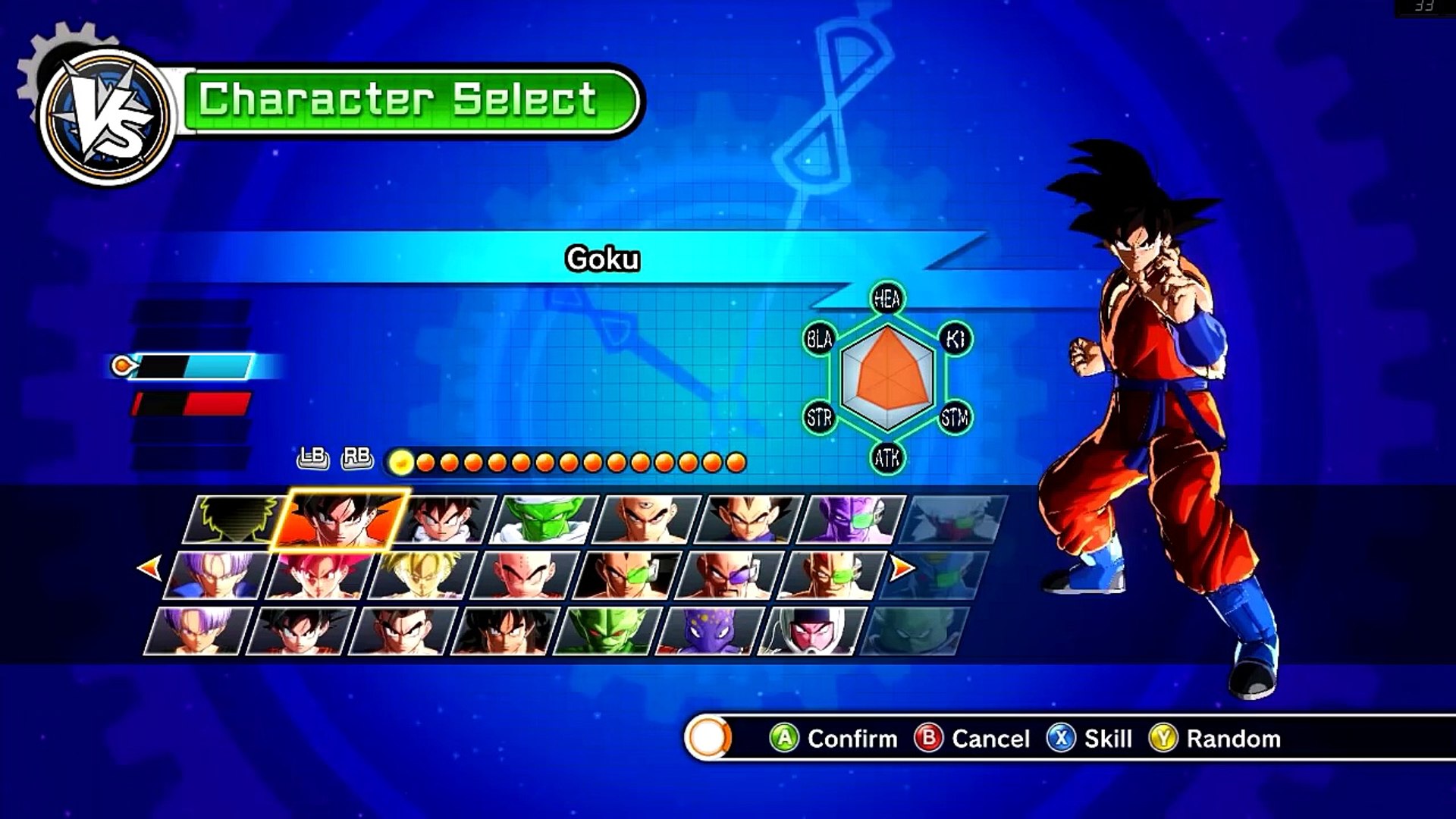Show the next roster page with right arrow
This screenshot has width=1456, height=819.
click(x=902, y=567)
